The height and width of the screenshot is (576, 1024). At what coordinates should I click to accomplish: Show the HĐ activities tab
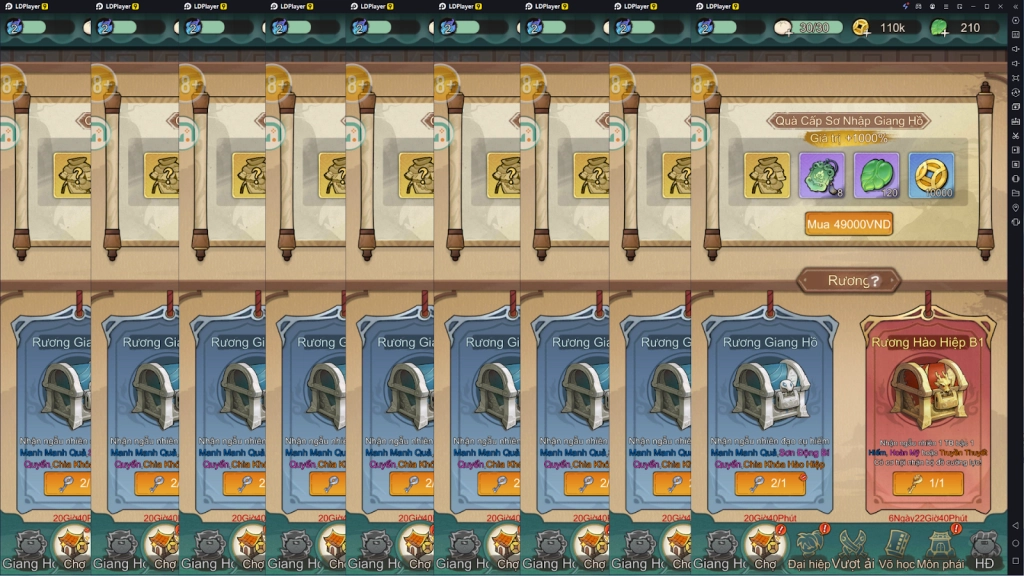tap(984, 547)
